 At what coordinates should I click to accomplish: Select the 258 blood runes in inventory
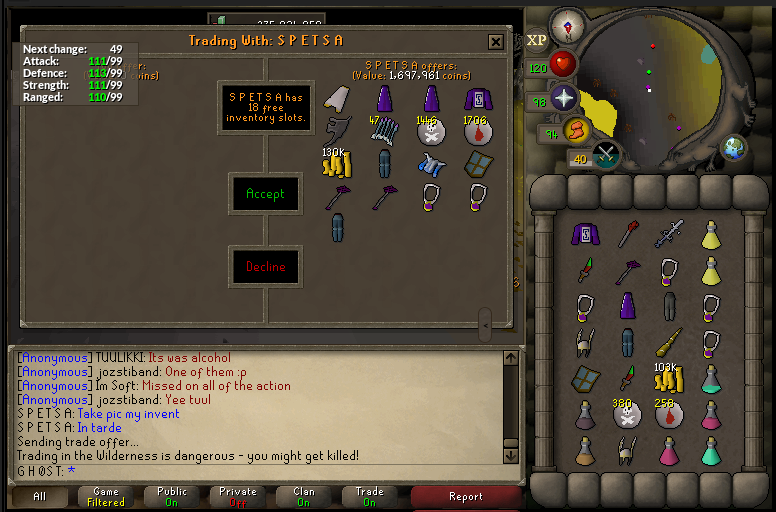tap(667, 414)
